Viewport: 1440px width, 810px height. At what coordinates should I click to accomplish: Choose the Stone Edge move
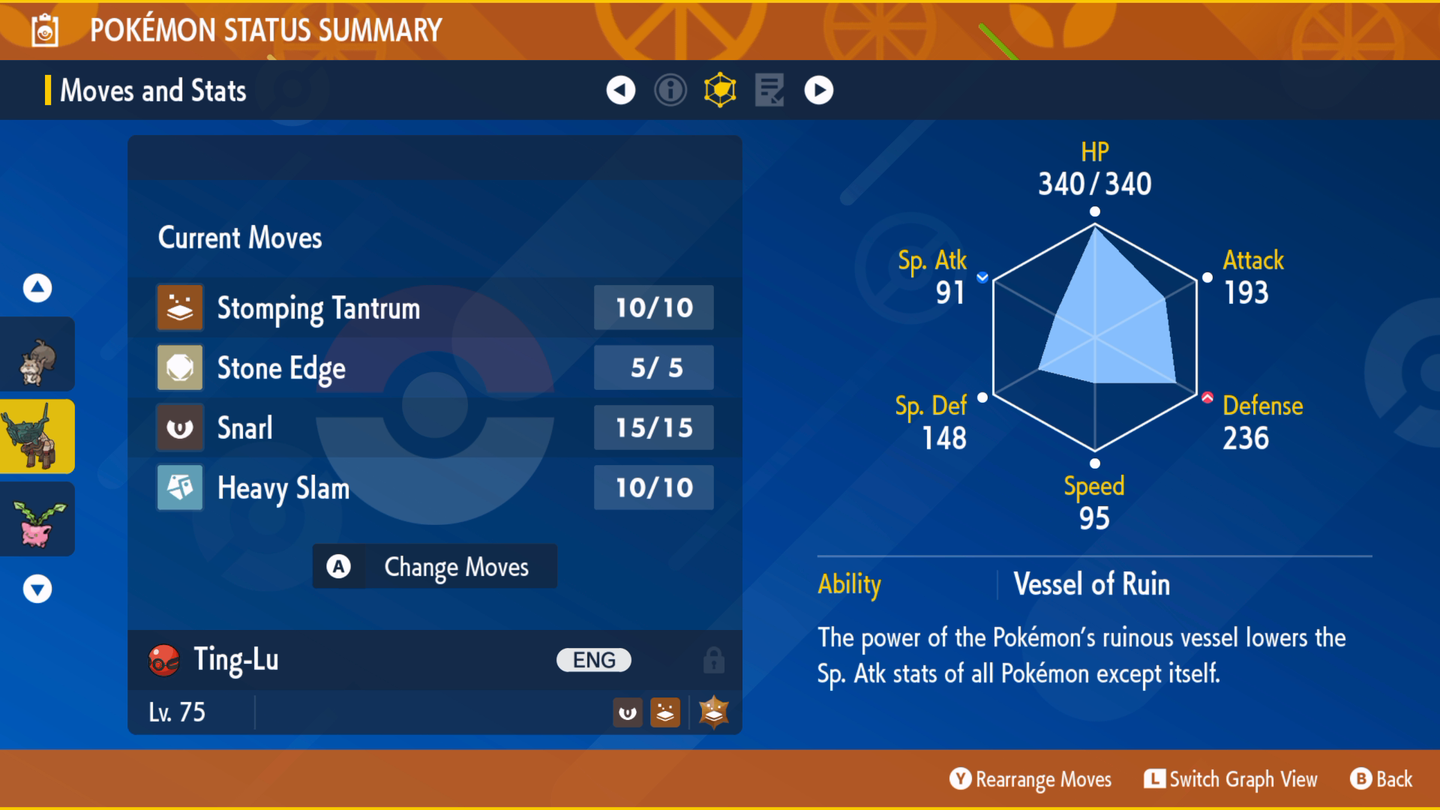tap(434, 368)
